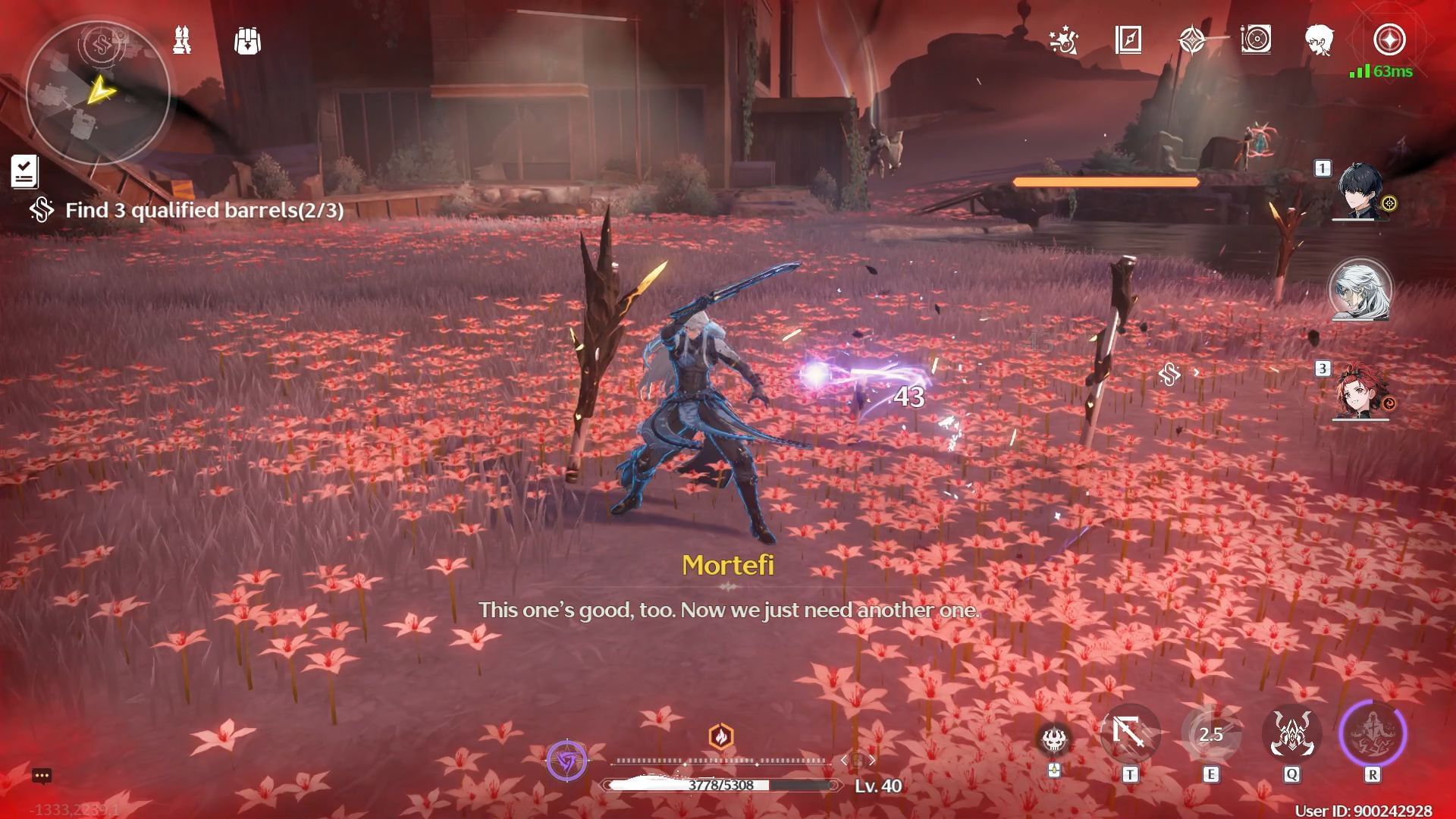The width and height of the screenshot is (1456, 819).
Task: Open the Terminal main menu icon
Action: click(x=1389, y=40)
